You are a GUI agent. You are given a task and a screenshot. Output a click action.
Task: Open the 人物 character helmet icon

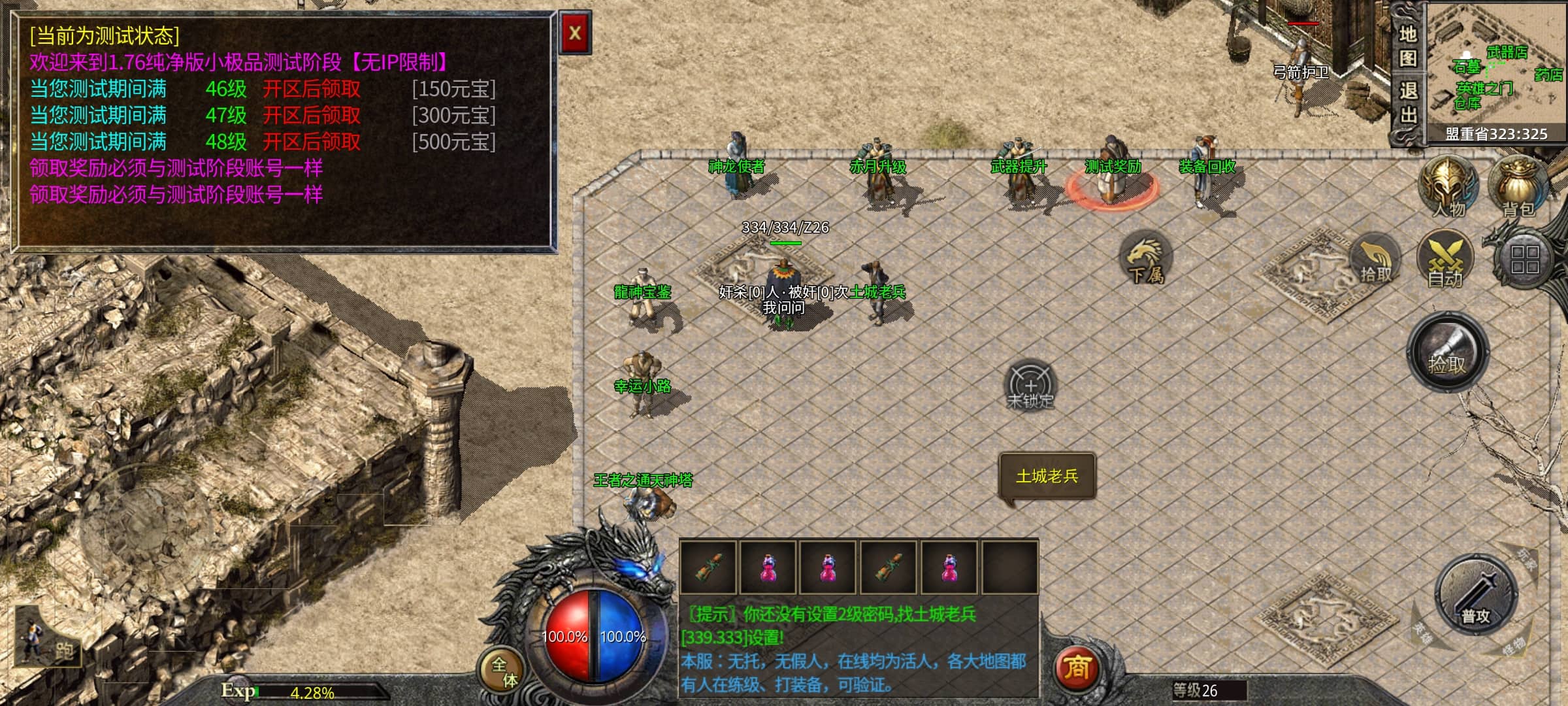coord(1448,188)
